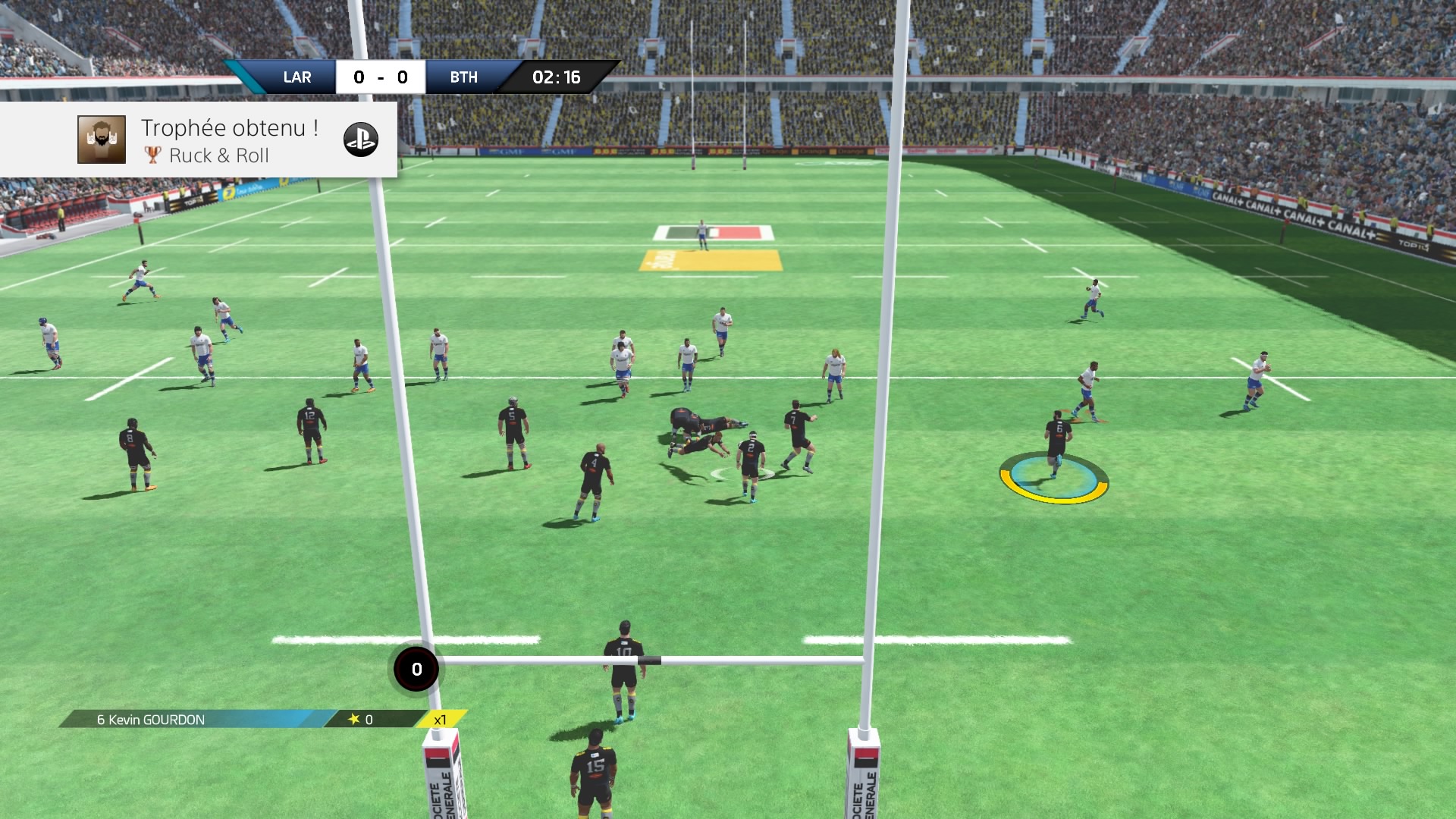The image size is (1456, 819).
Task: Click the PlayStation logo in the trophy notification
Action: (363, 140)
